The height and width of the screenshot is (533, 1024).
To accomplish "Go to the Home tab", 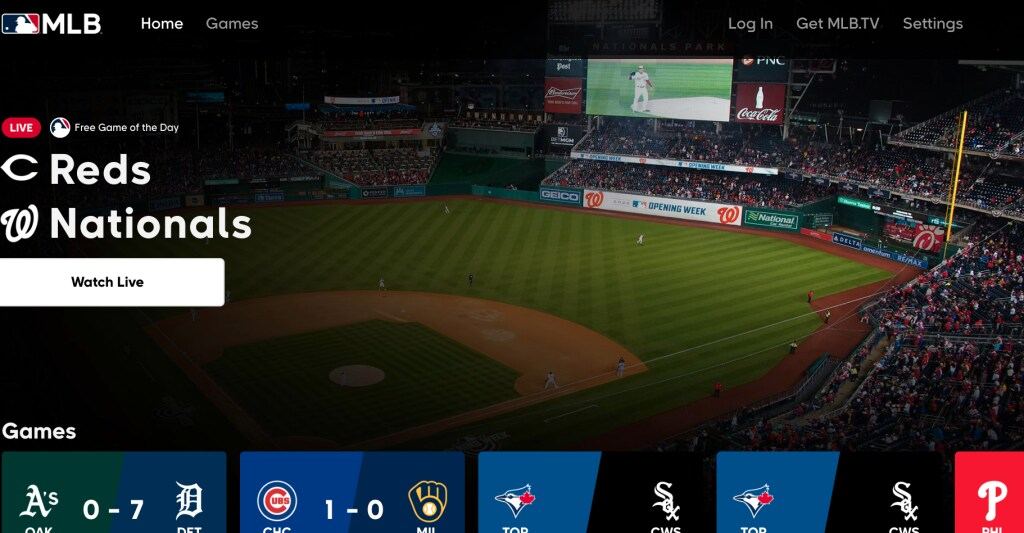I will point(162,24).
